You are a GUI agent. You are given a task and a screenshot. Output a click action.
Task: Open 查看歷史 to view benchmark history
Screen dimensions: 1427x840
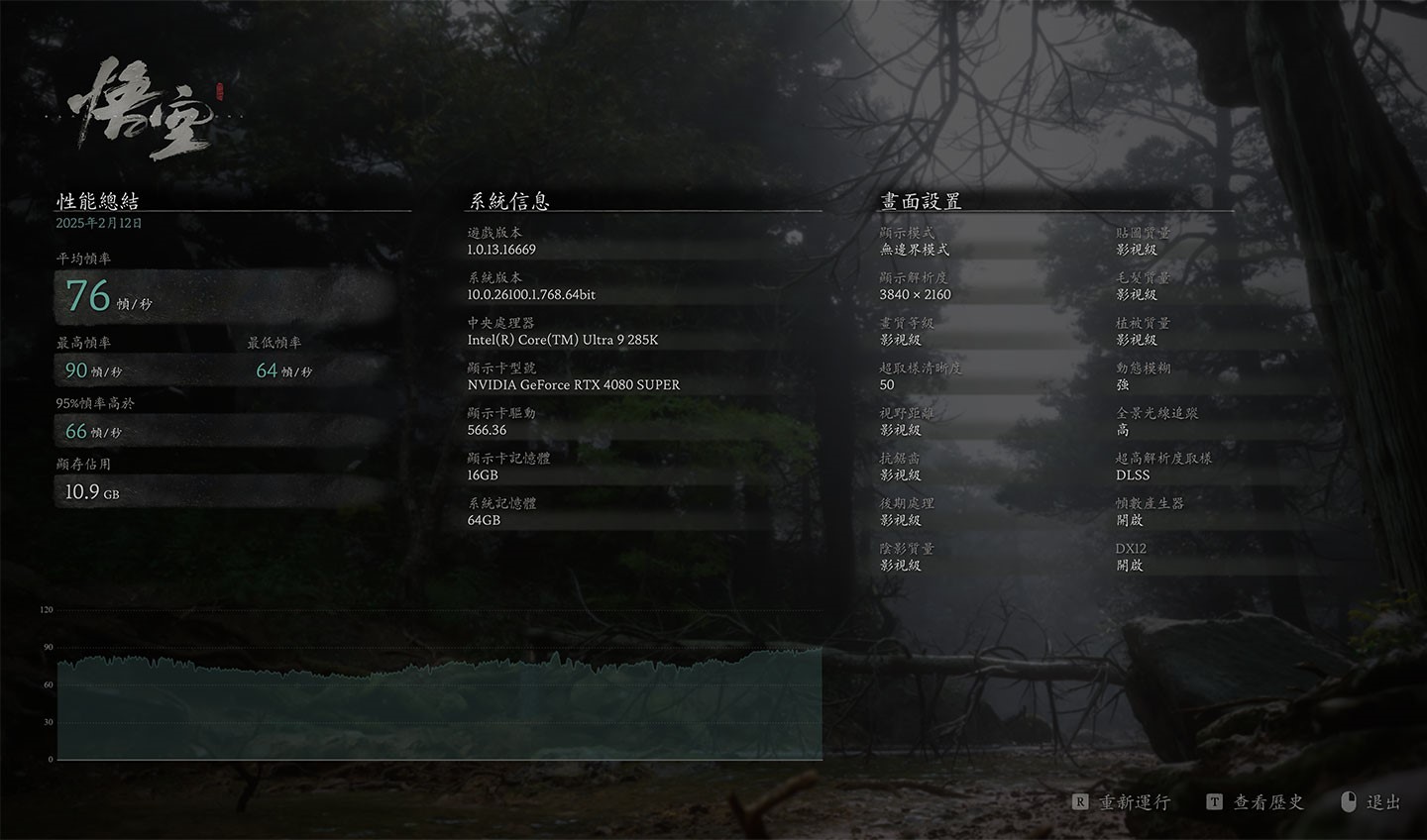pos(1266,802)
